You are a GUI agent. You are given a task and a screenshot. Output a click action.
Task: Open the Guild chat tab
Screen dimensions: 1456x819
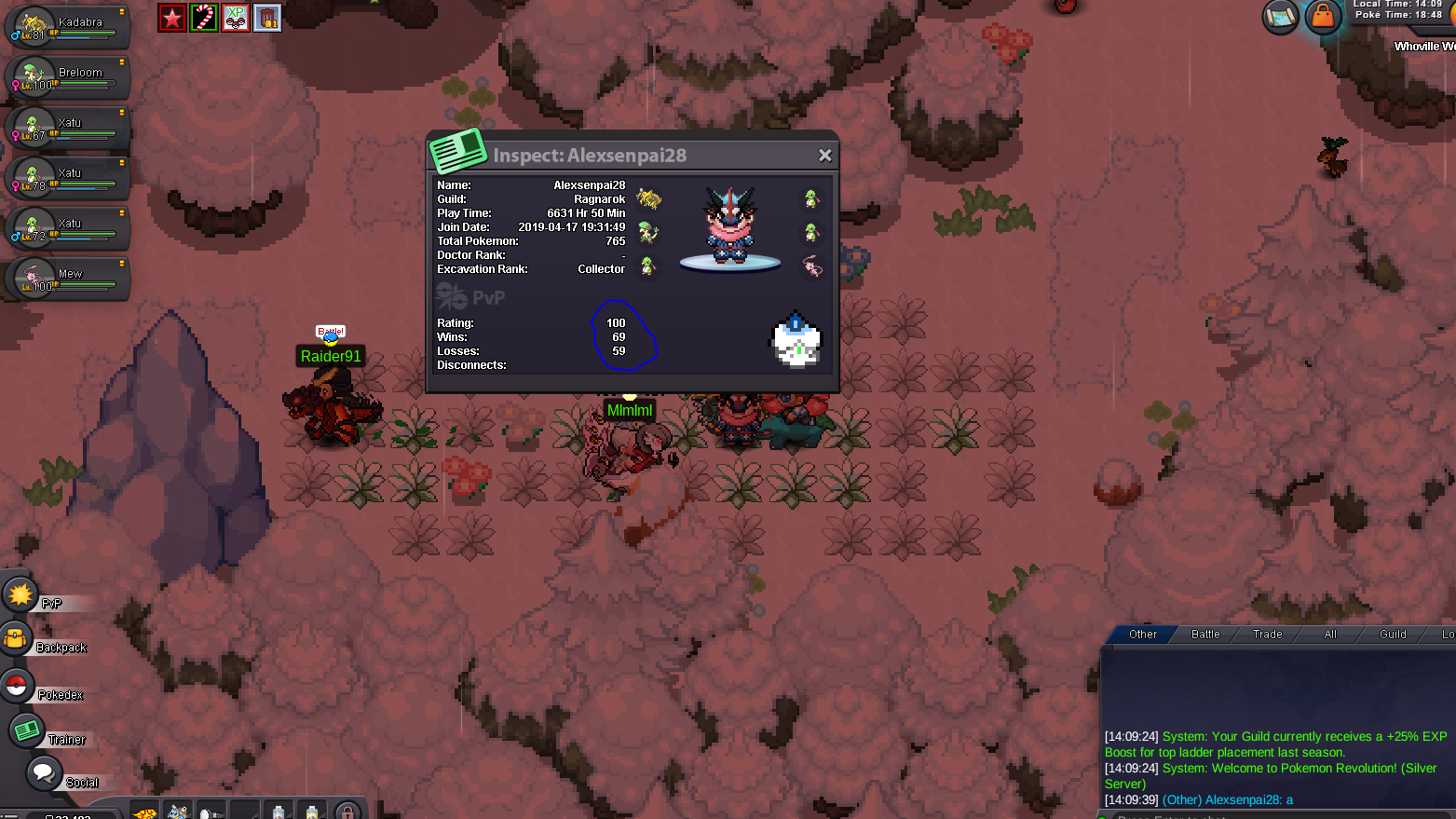[1393, 635]
